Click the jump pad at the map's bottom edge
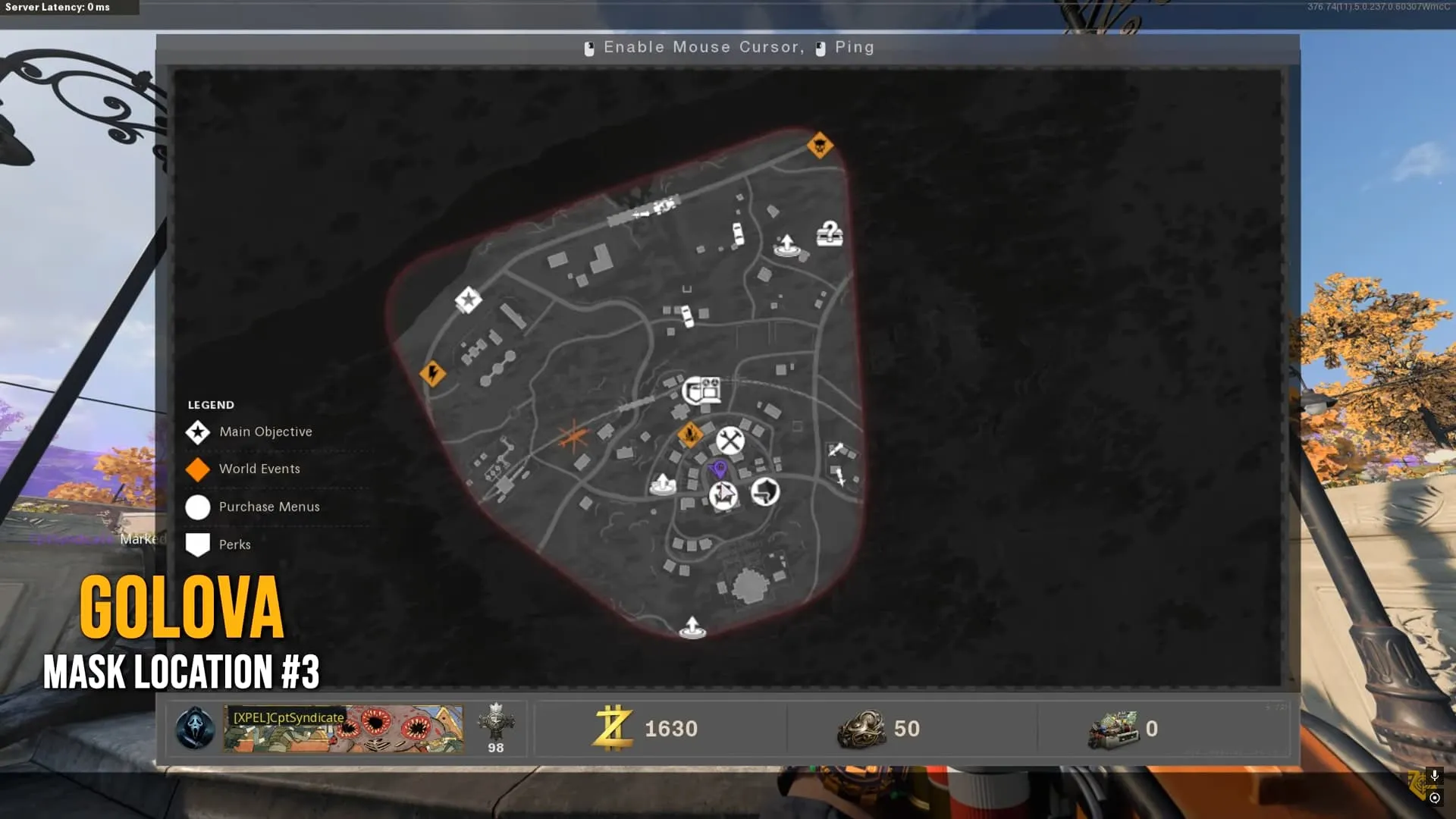 [x=692, y=628]
